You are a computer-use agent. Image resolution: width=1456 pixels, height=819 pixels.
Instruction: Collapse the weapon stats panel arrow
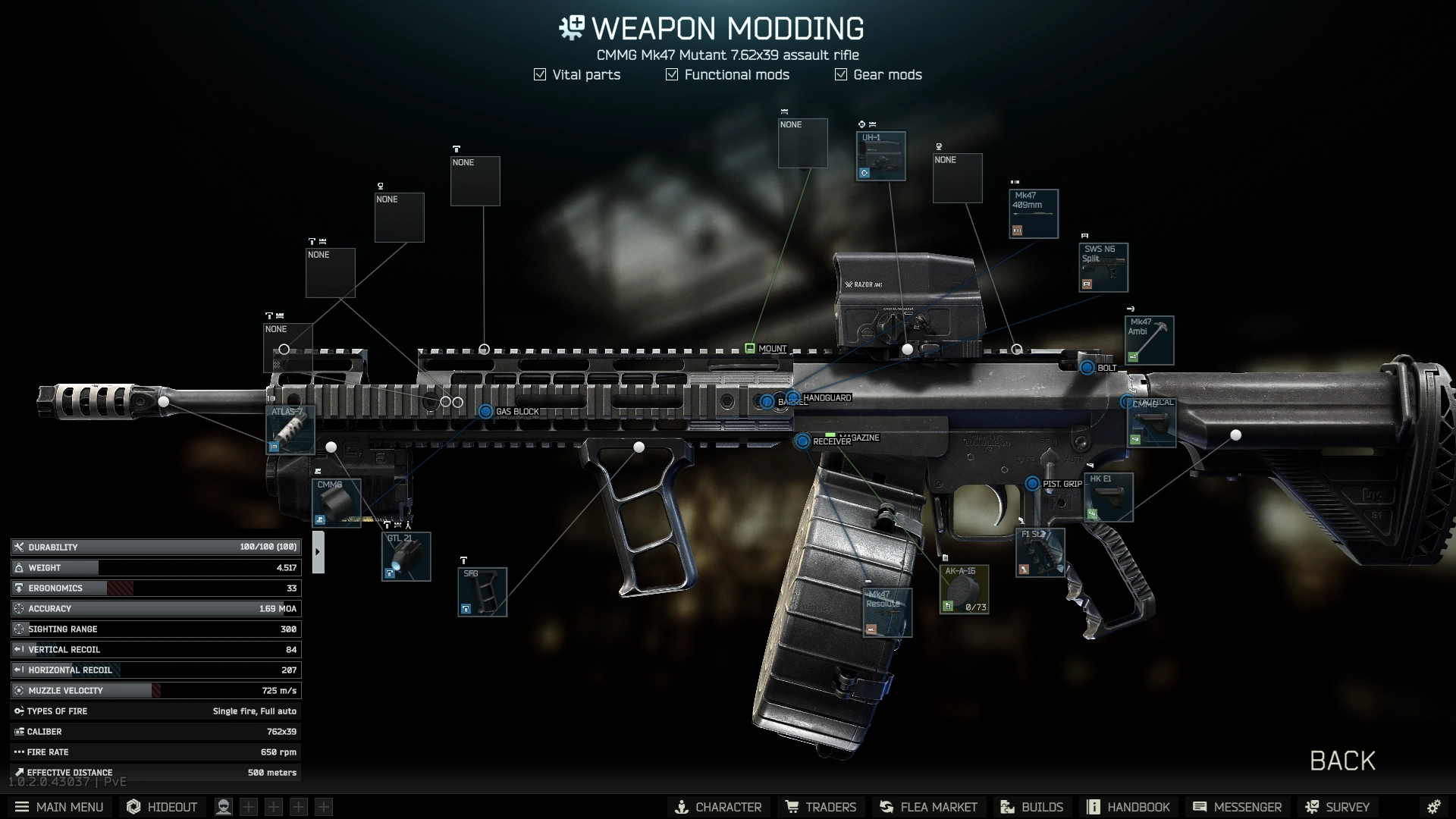(318, 551)
